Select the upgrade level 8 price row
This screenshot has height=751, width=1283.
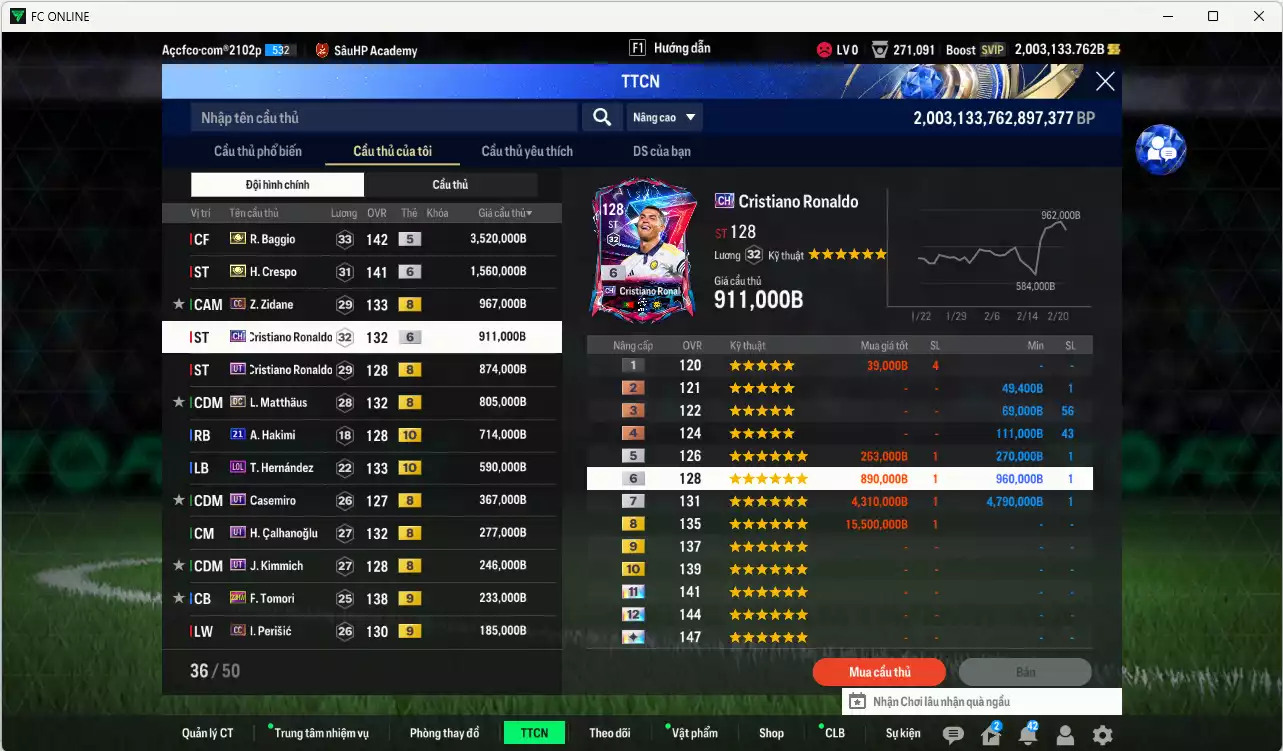(839, 524)
